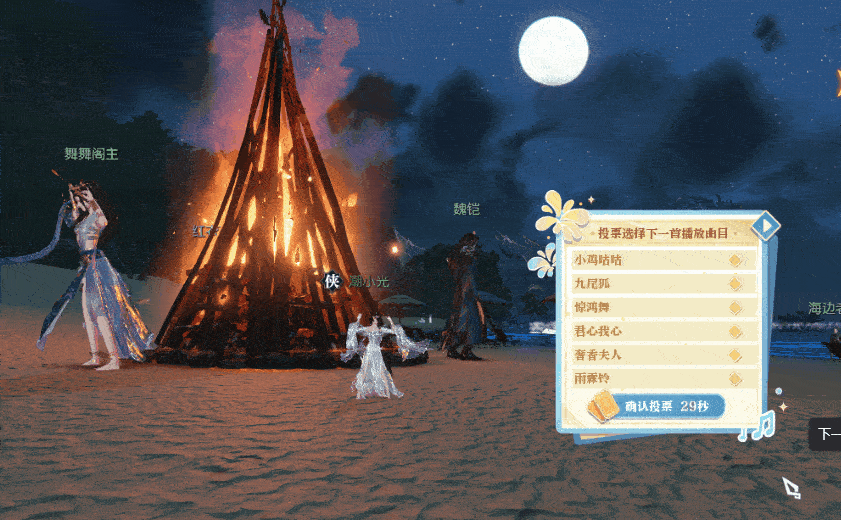Select 奢香夫人 from the vote list
Viewport: 841px width, 520px height.
660,355
